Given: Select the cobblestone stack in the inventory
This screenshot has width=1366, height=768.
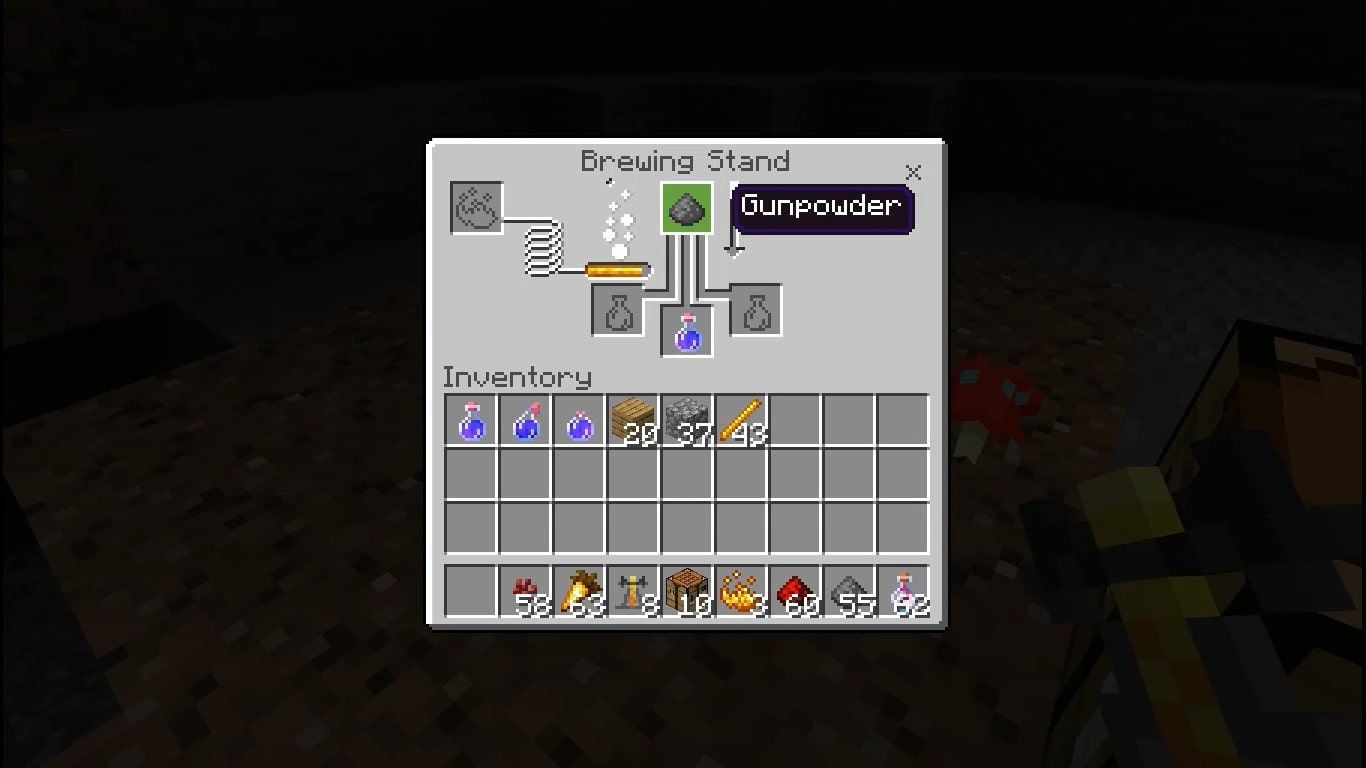Looking at the screenshot, I should tap(686, 420).
